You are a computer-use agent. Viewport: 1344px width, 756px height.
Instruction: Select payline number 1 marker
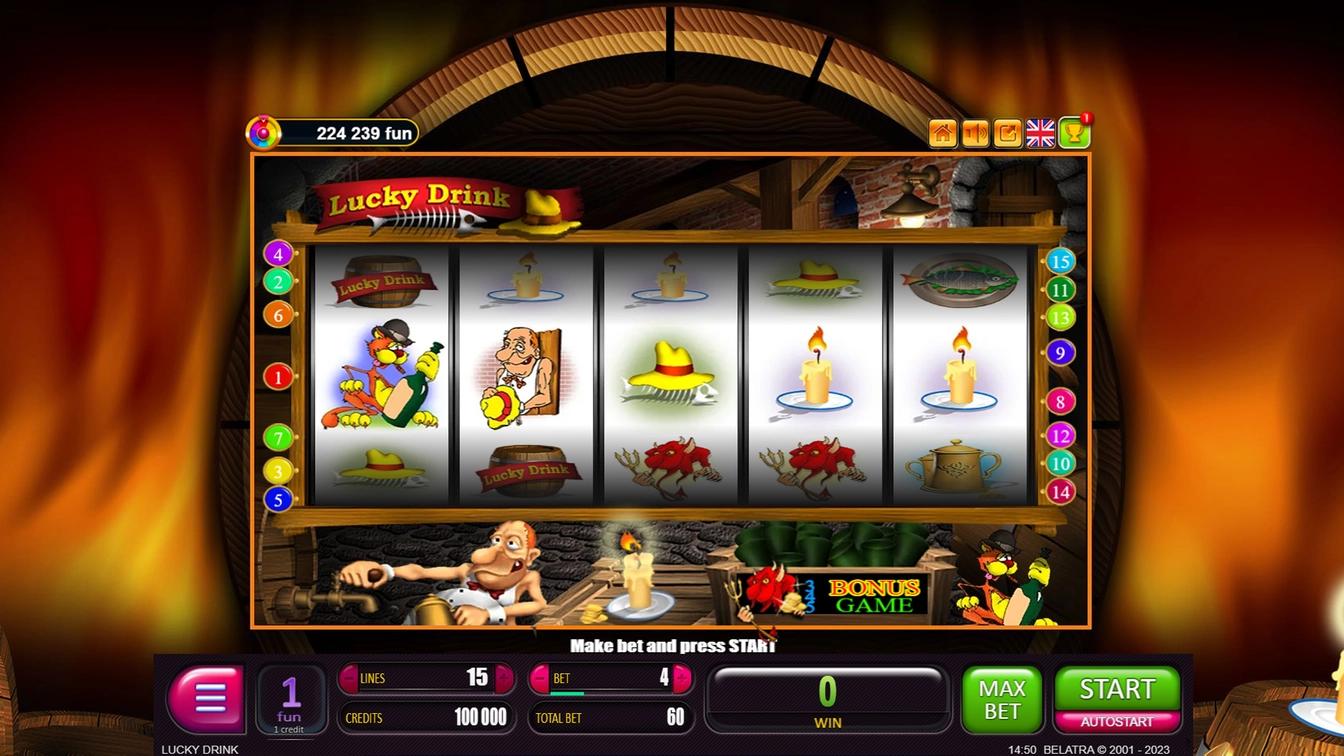tap(278, 377)
